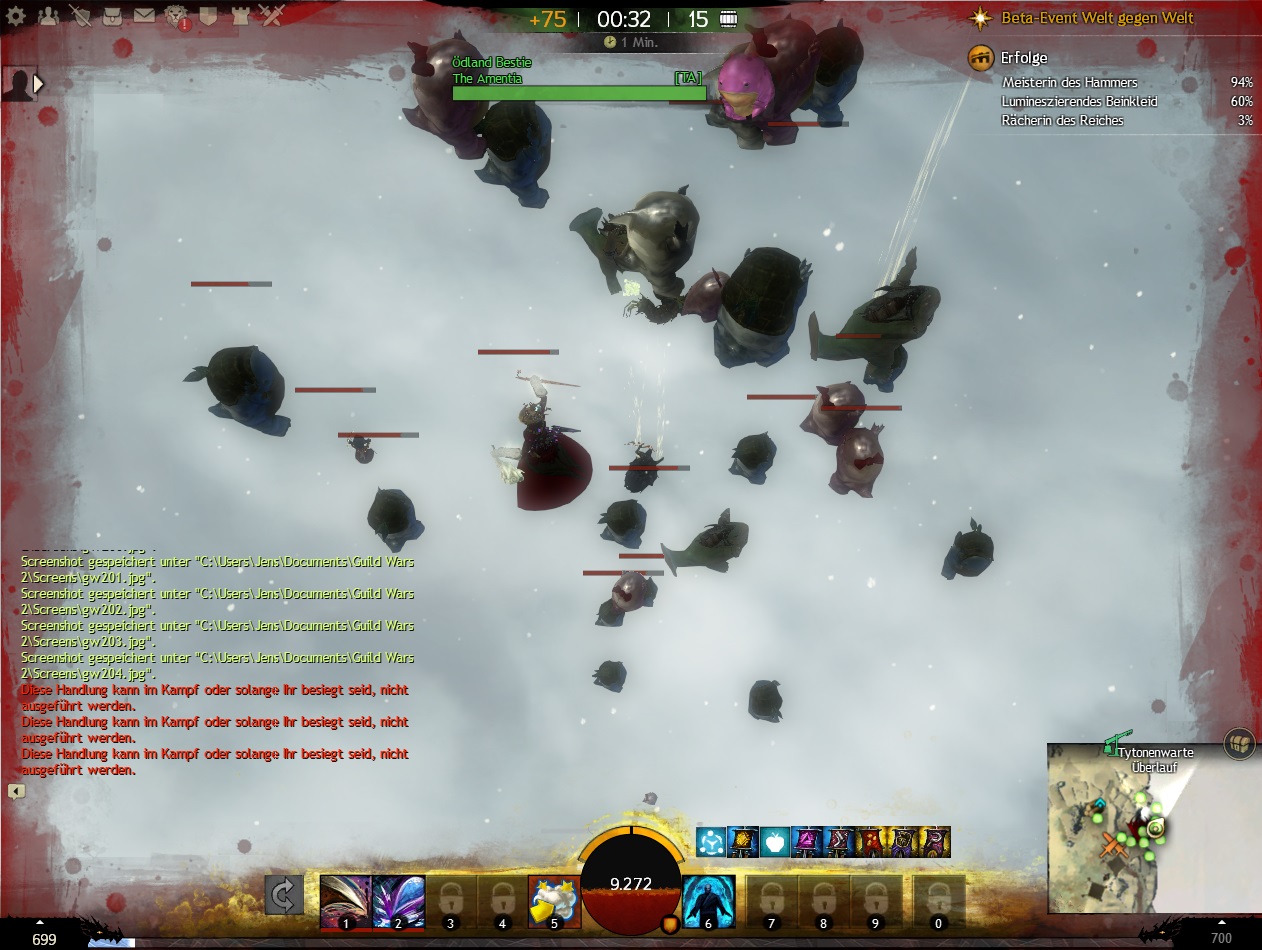
Task: Activate downed skill in slot 1
Action: pyautogui.click(x=345, y=902)
